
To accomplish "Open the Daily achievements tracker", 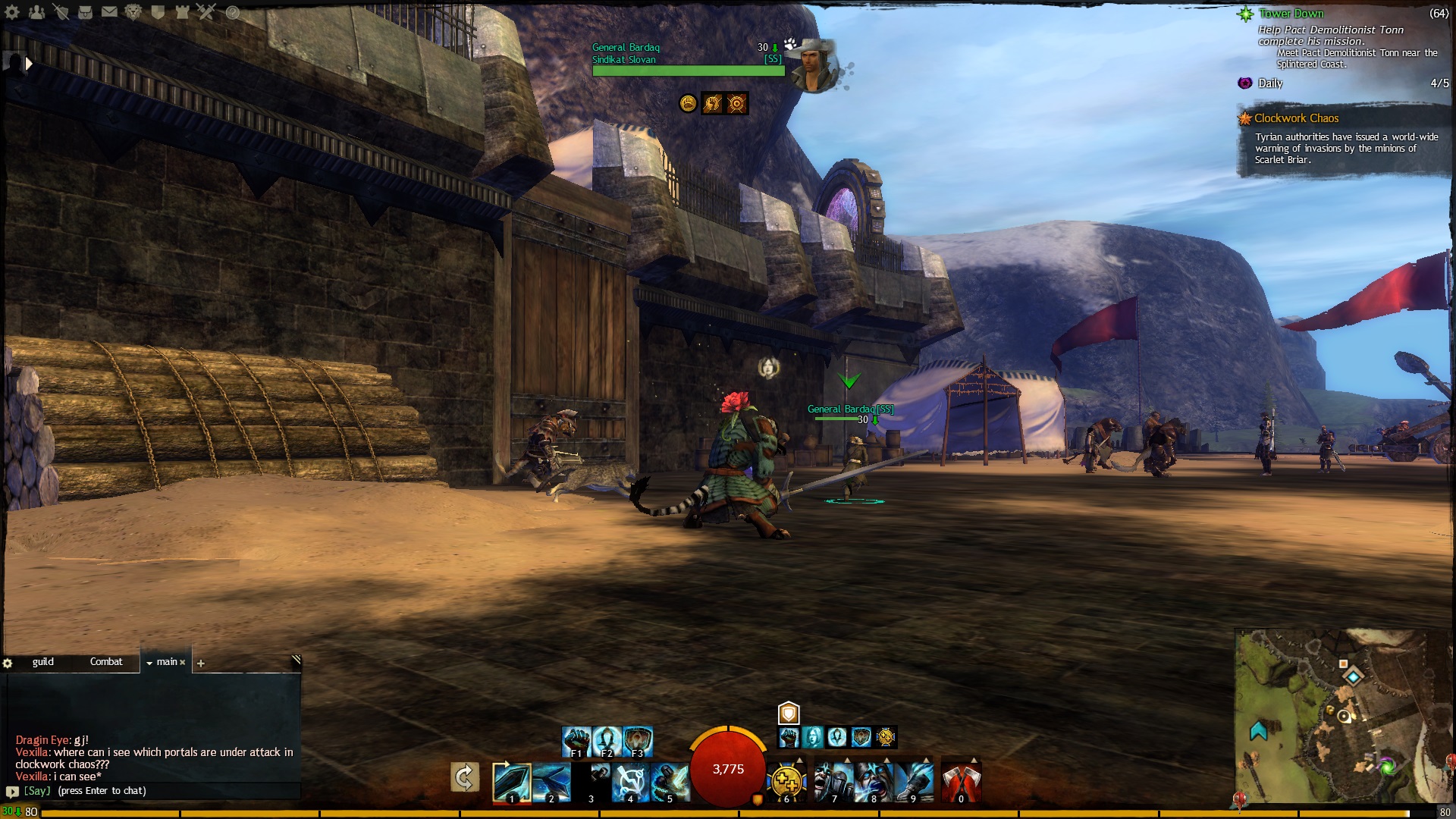I will click(1270, 83).
